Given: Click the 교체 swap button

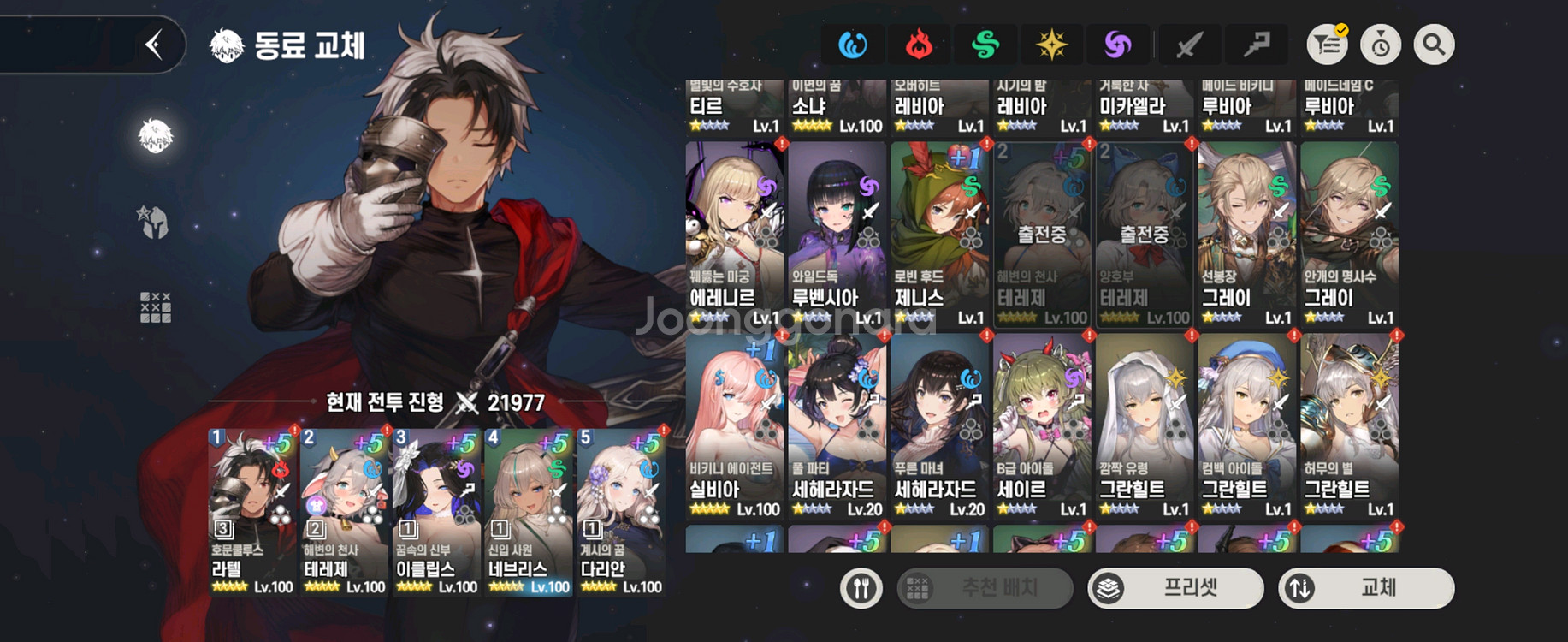Looking at the screenshot, I should tap(1366, 588).
